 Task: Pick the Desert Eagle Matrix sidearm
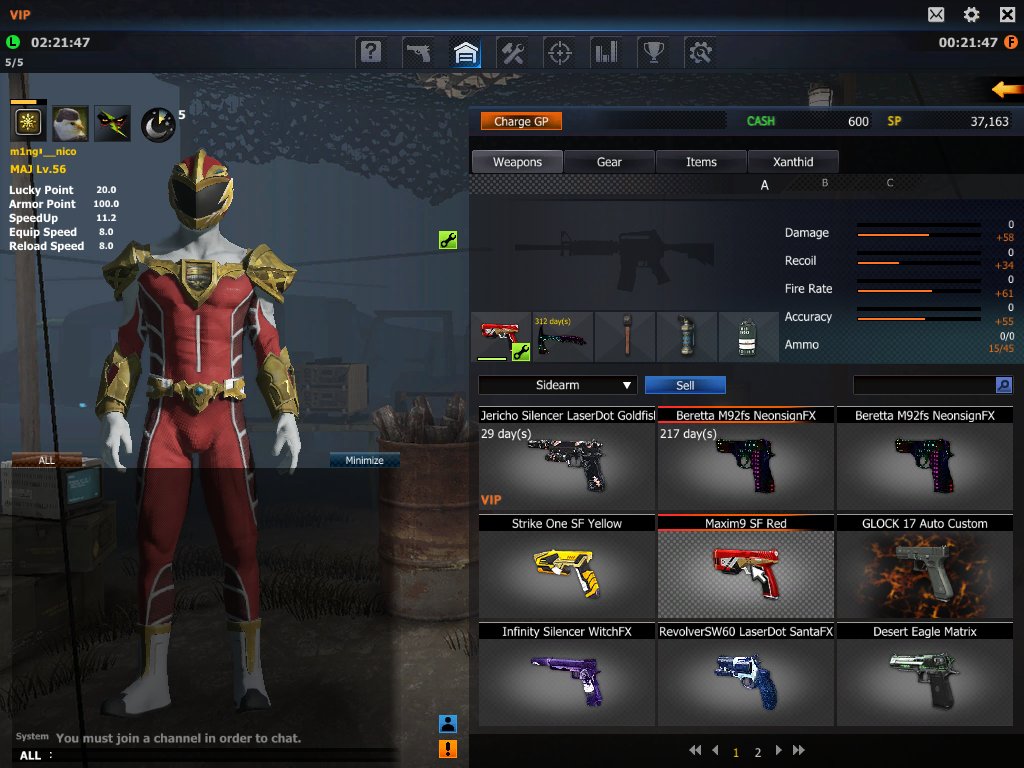tap(924, 674)
